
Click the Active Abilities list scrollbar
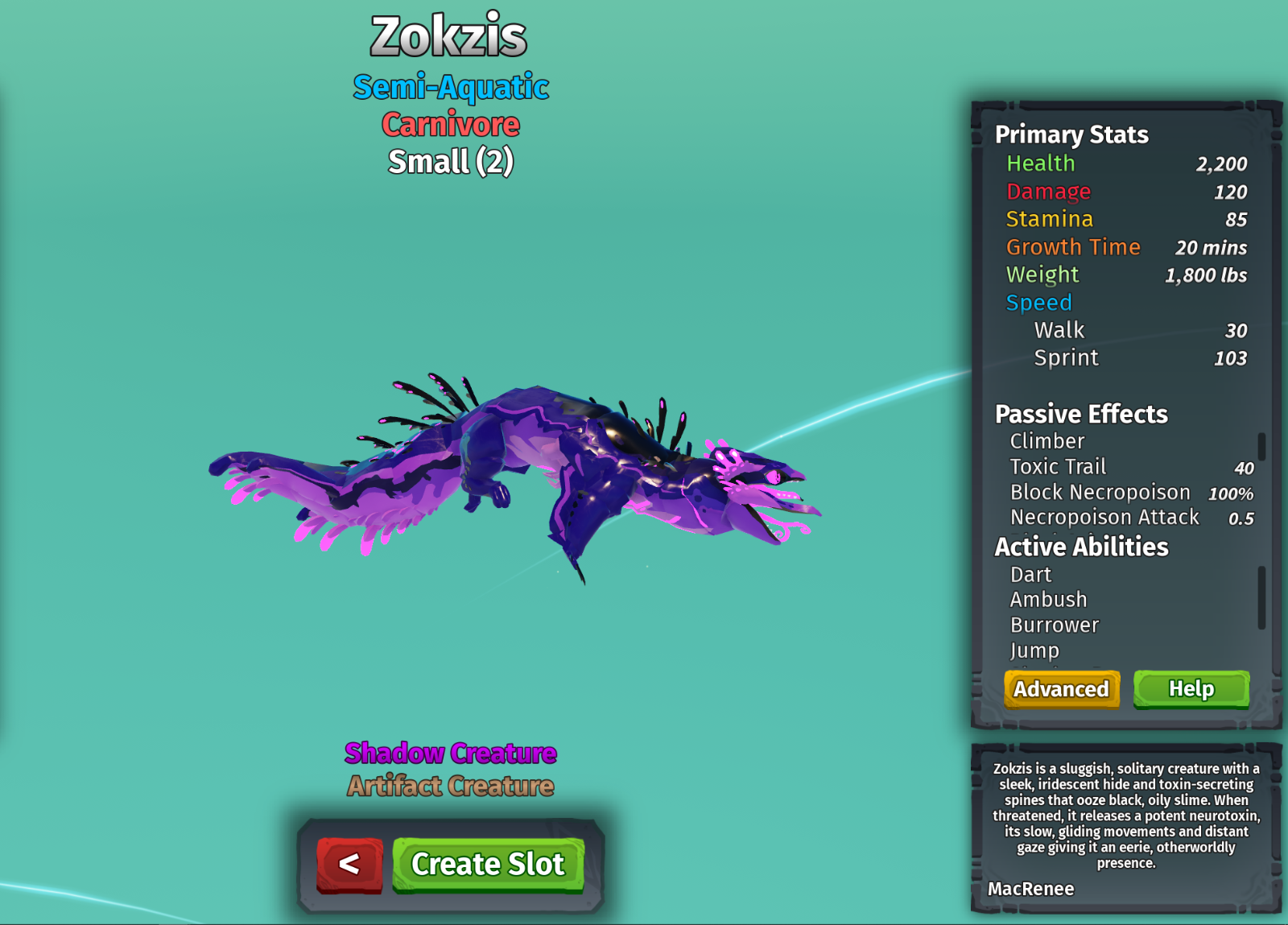click(1261, 597)
